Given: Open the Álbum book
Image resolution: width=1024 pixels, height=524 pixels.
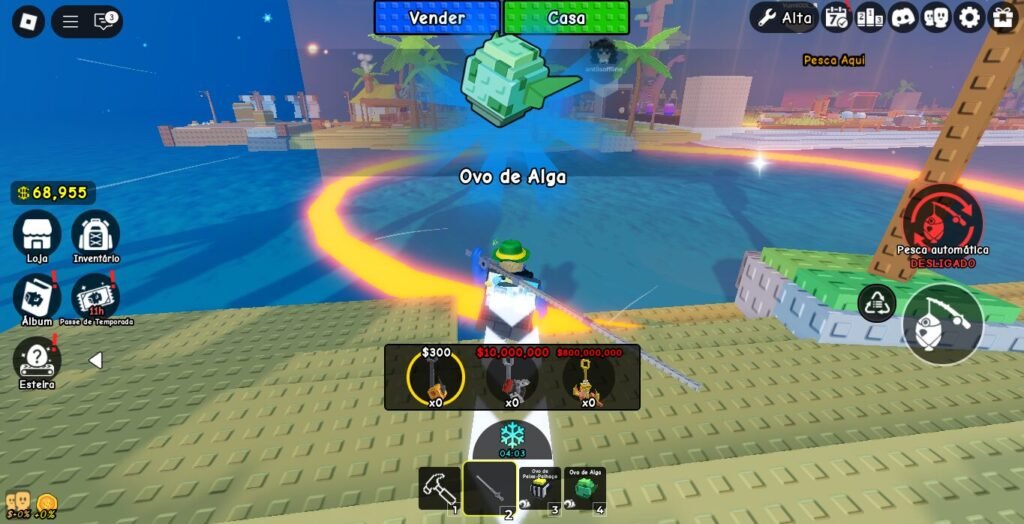Looking at the screenshot, I should pyautogui.click(x=37, y=297).
